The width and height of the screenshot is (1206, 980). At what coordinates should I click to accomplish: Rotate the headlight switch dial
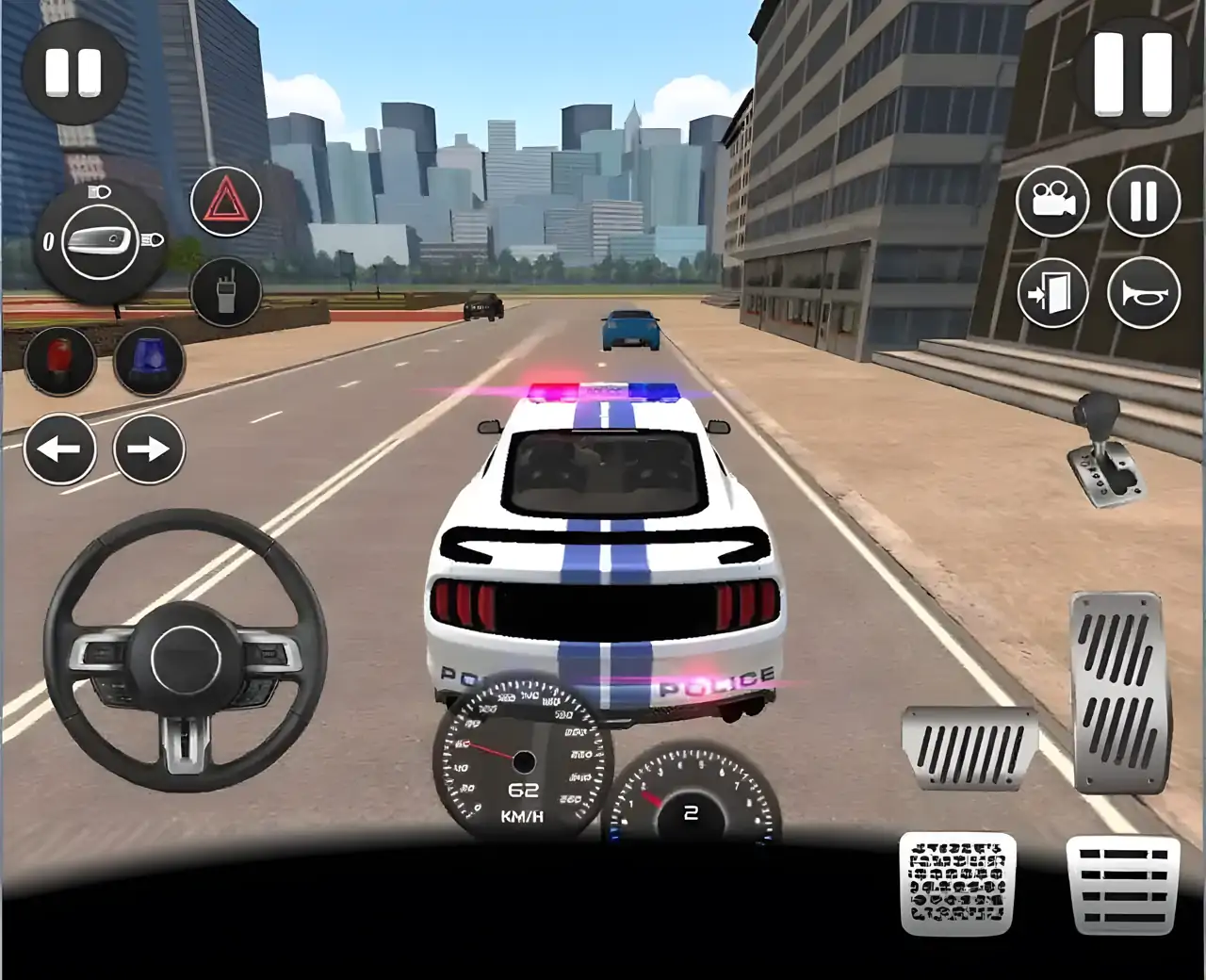(99, 240)
